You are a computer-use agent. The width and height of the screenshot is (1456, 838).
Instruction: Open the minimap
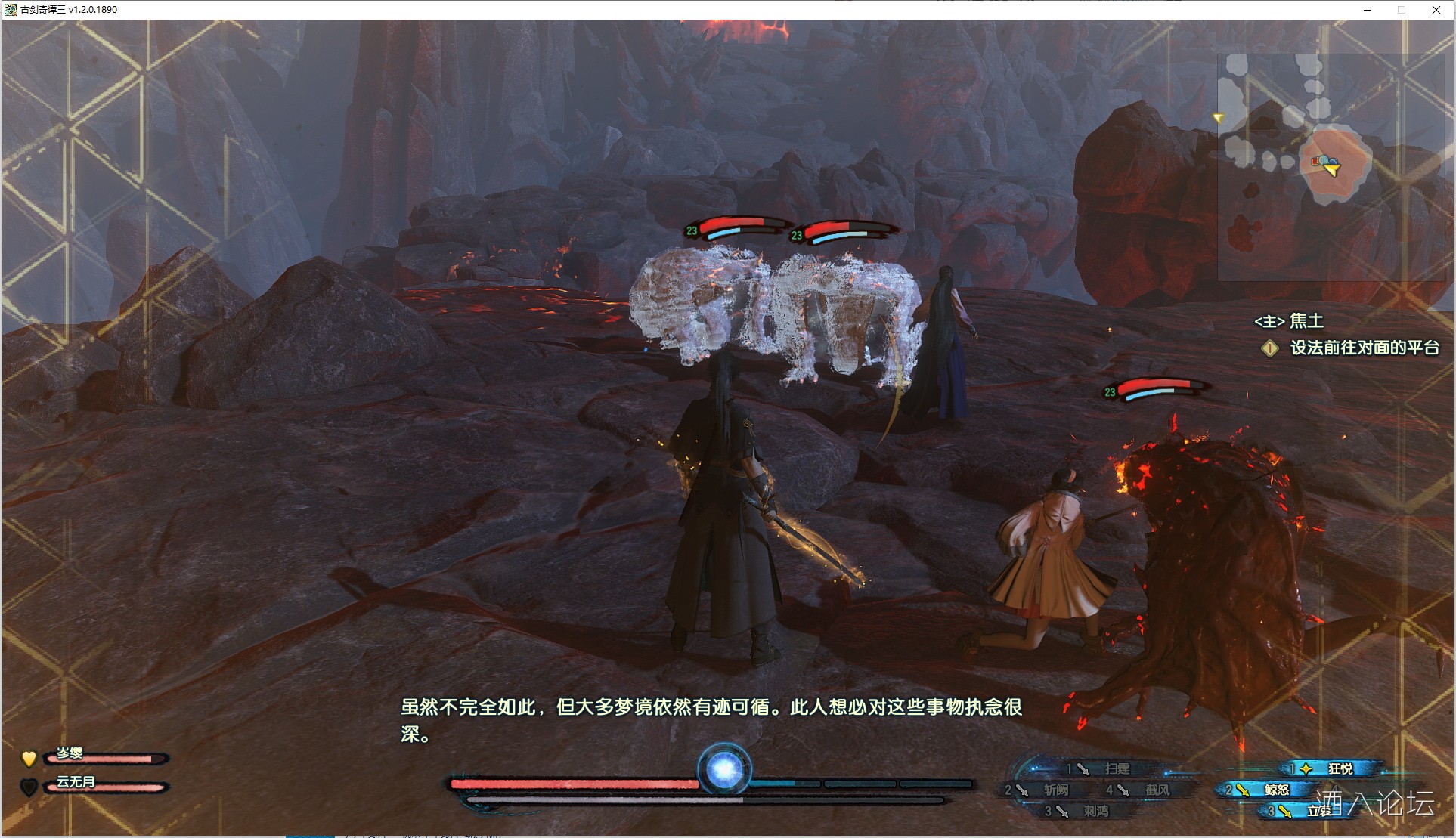click(1330, 168)
